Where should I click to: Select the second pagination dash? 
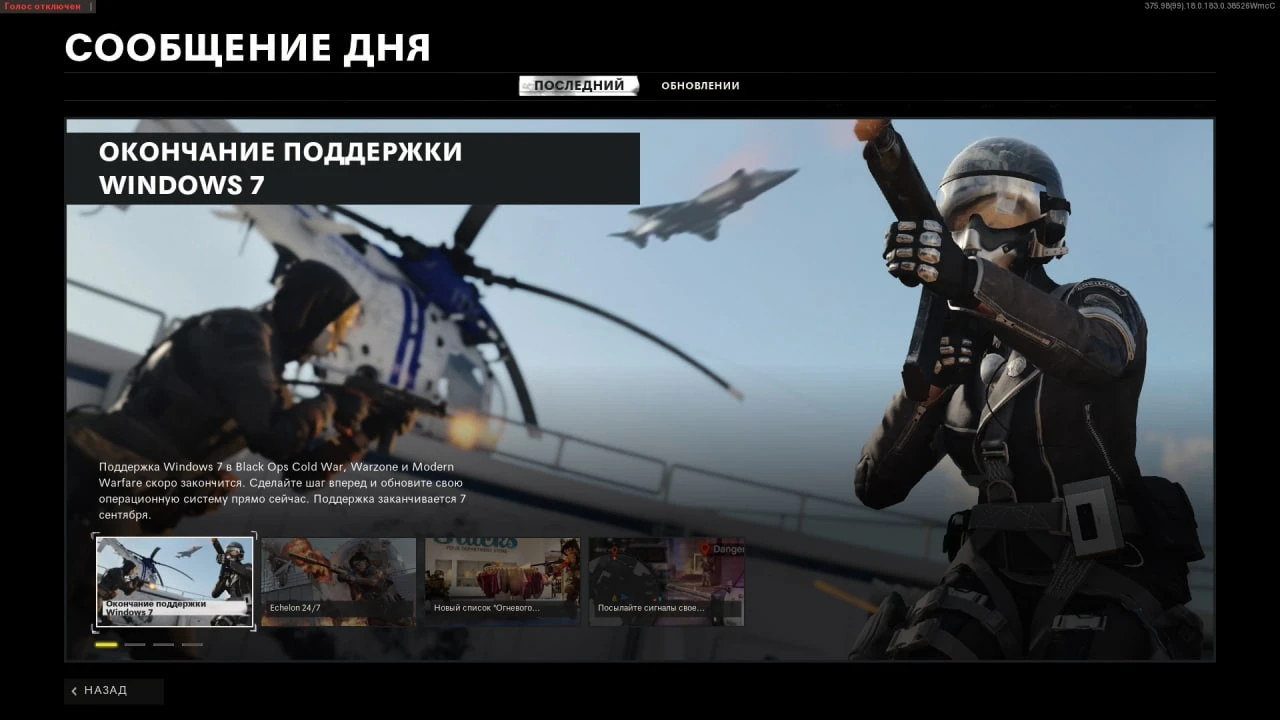coord(135,645)
